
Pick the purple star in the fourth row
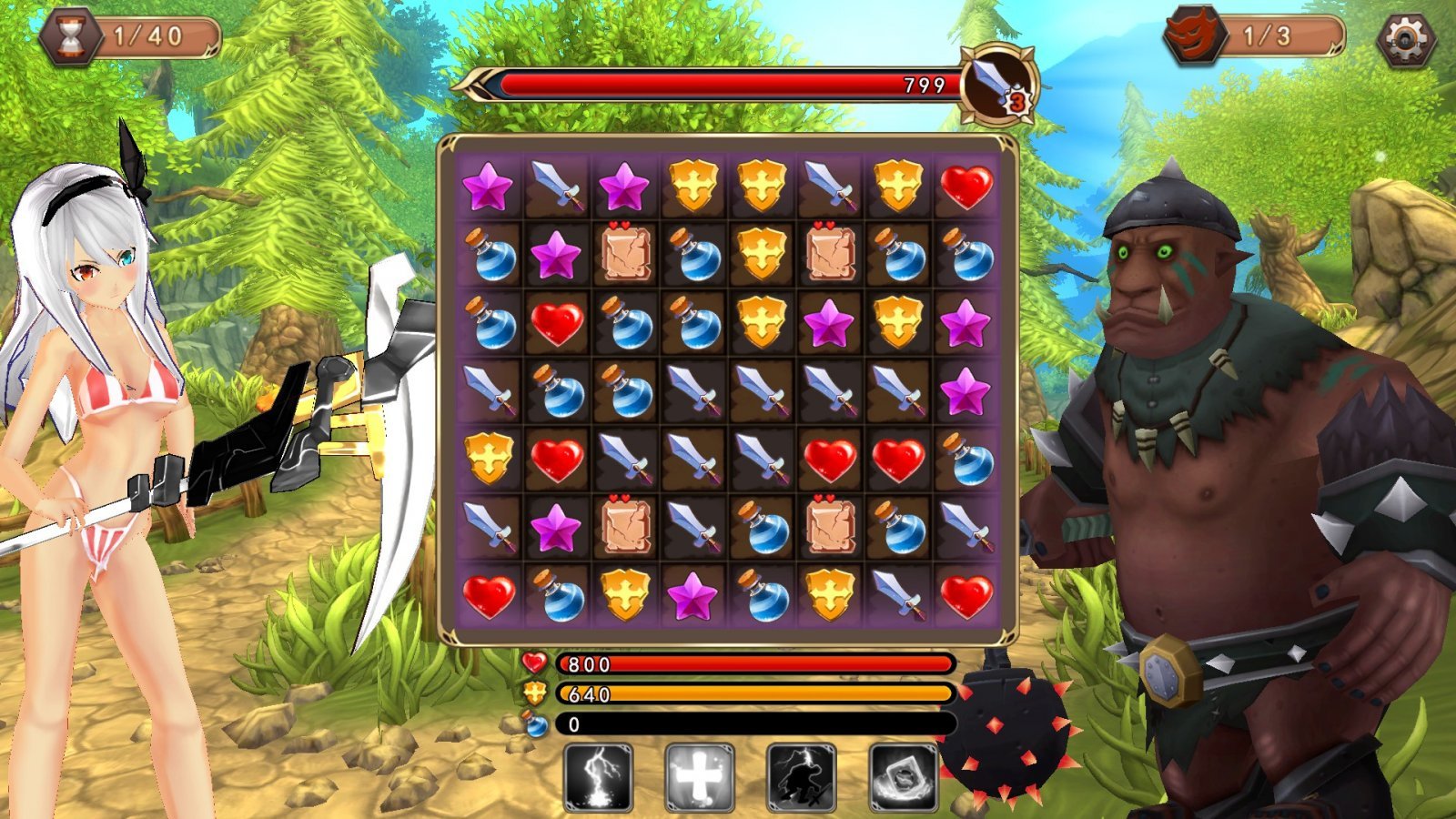coord(966,391)
